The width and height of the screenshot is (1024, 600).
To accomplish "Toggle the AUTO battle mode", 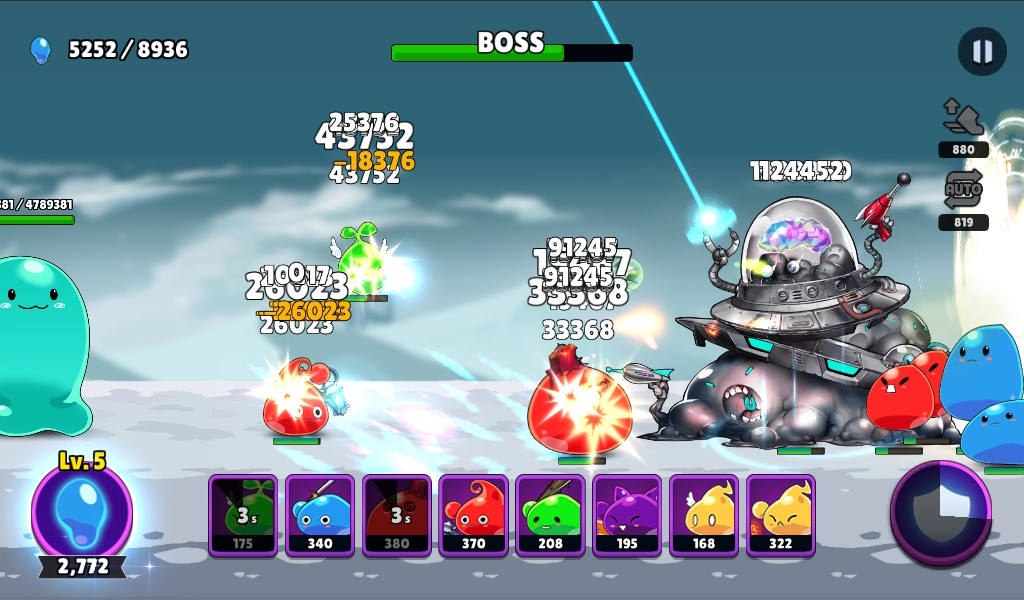I will click(963, 190).
